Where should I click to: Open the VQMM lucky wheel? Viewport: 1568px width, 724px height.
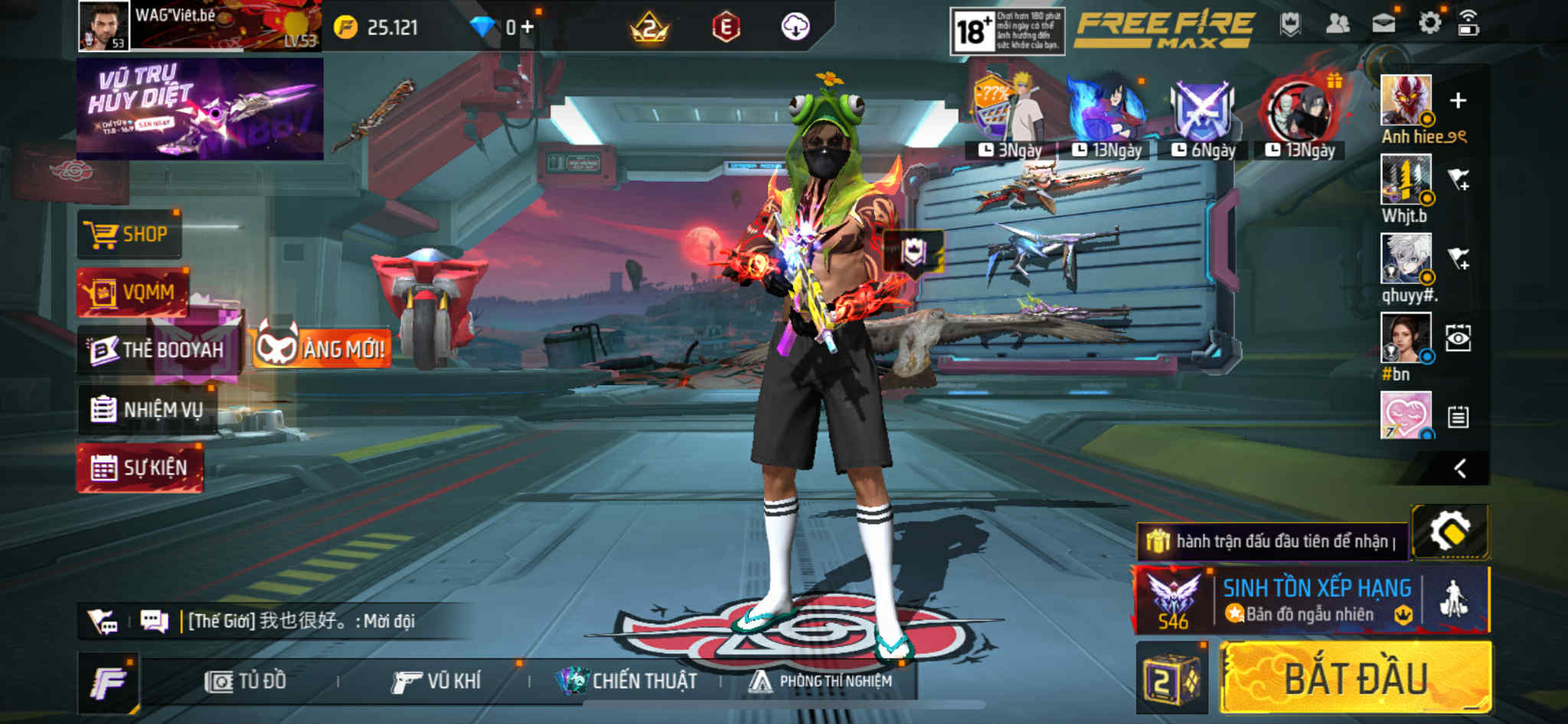click(x=132, y=292)
